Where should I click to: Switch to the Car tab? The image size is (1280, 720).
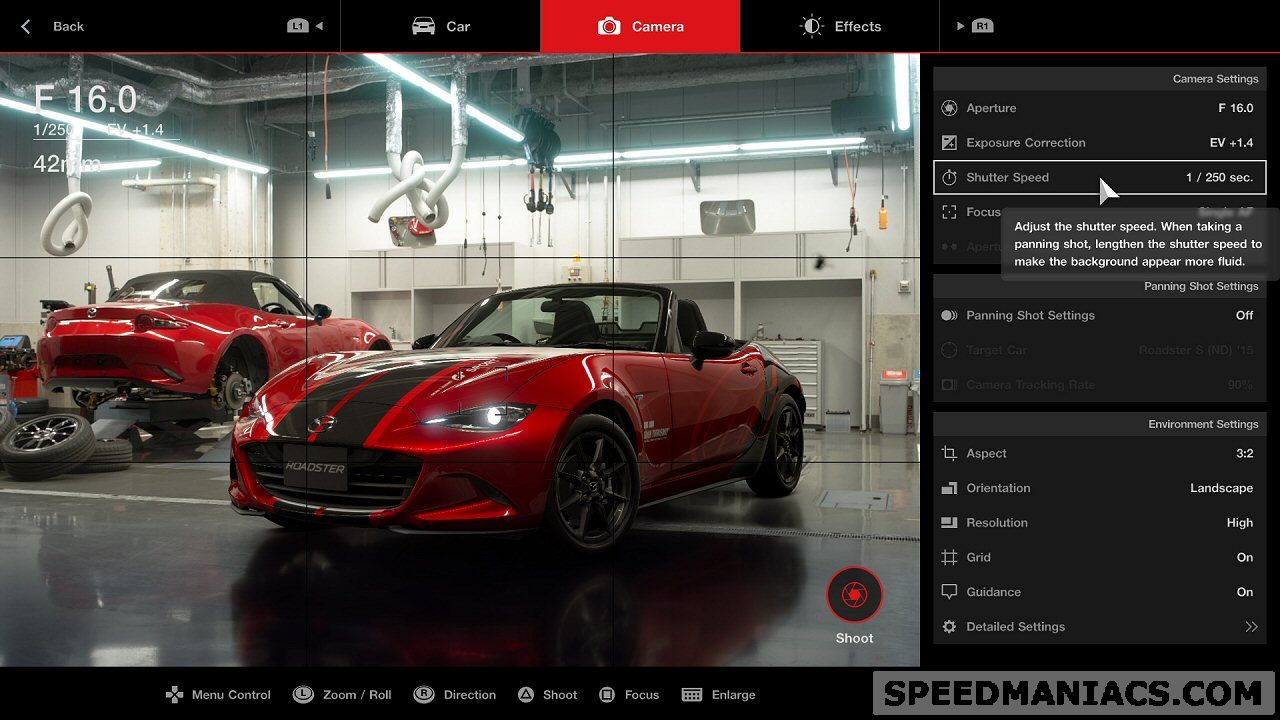pos(440,26)
